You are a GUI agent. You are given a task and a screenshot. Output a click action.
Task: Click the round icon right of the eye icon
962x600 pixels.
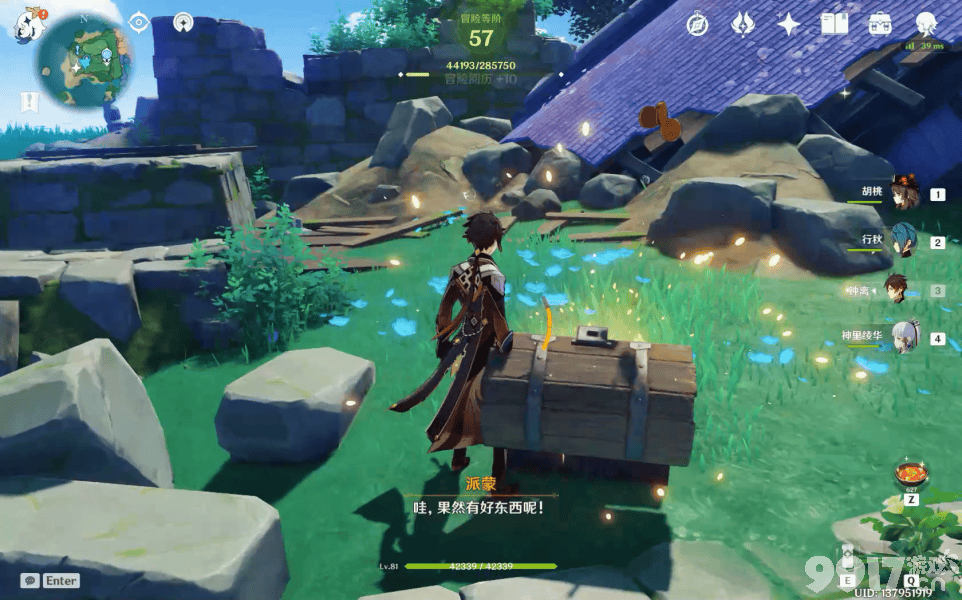pos(183,21)
